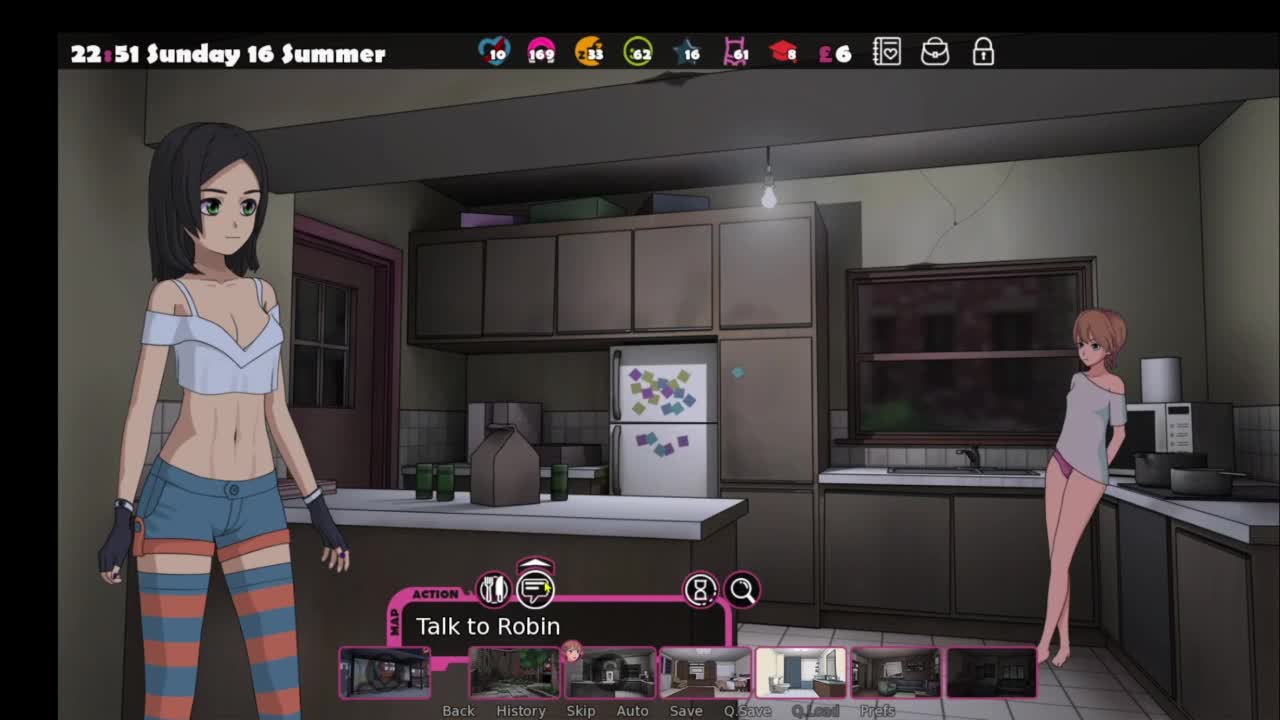
Task: Open the handbag inventory icon
Action: [x=935, y=52]
